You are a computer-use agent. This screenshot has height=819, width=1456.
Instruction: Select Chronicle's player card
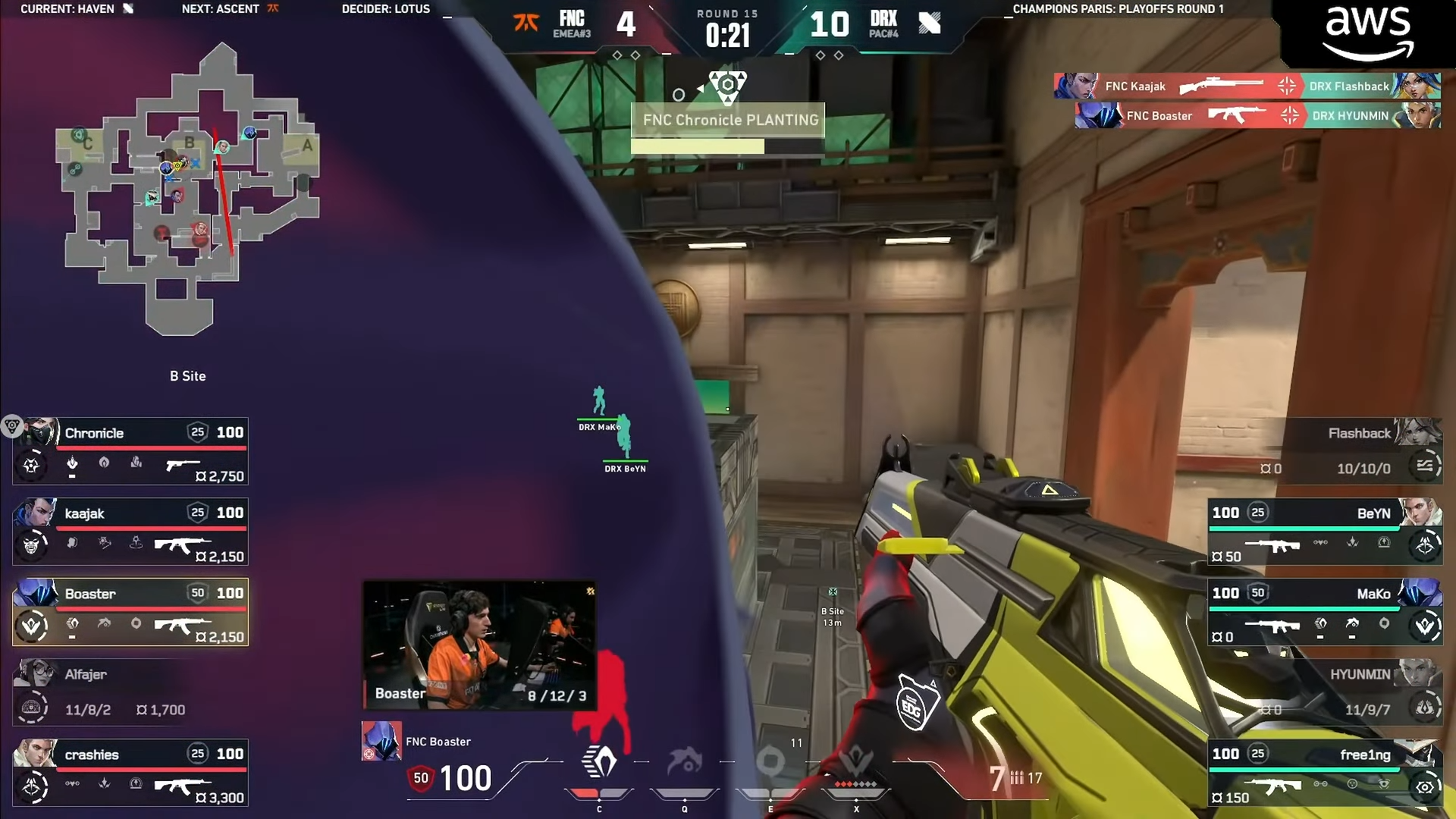[x=130, y=452]
